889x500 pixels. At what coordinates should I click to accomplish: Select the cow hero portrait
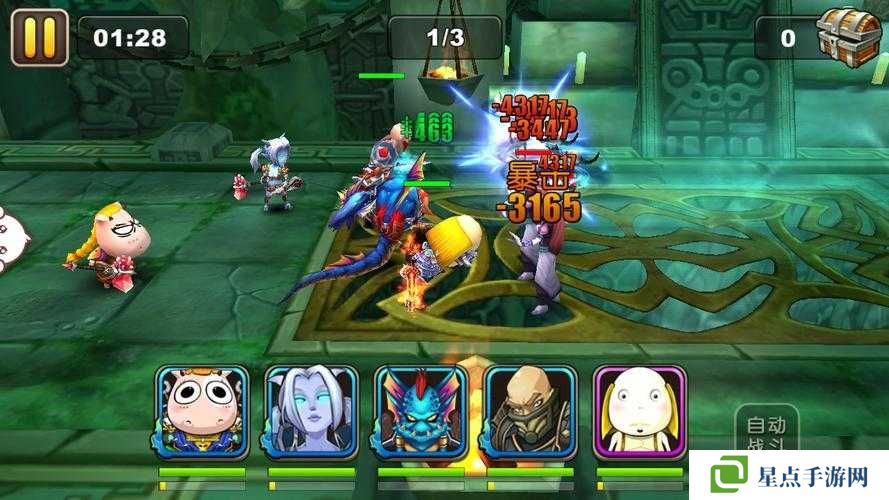[x=202, y=411]
